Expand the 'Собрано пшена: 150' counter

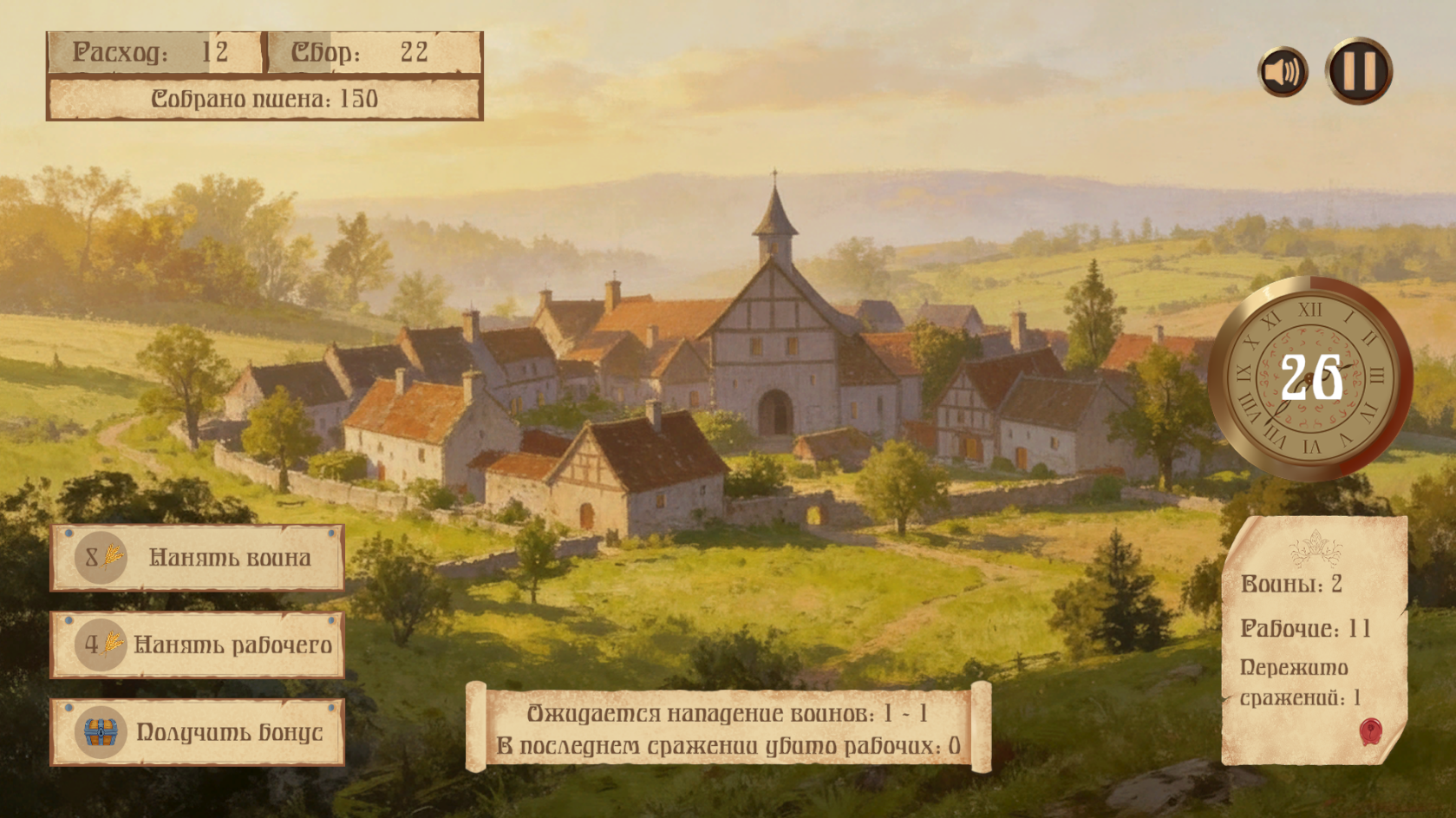263,98
